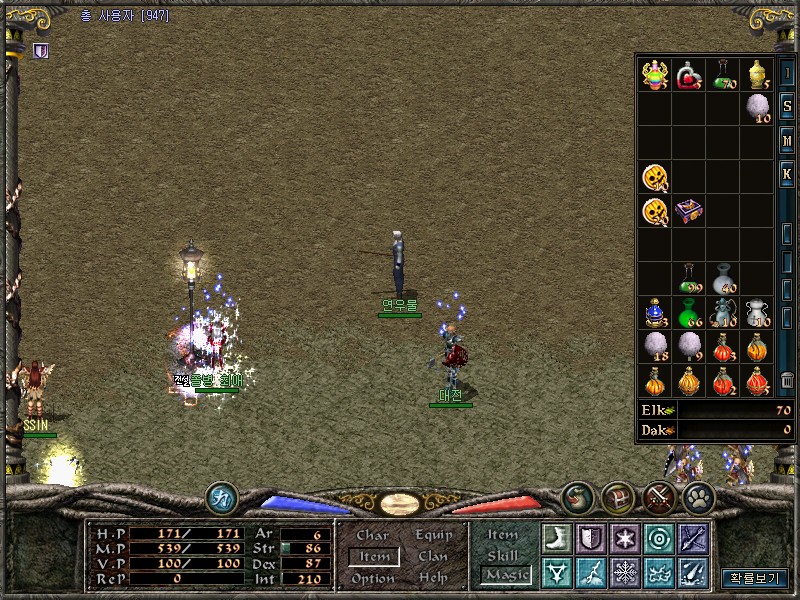Open the Clan menu
800x600 pixels.
click(x=433, y=556)
